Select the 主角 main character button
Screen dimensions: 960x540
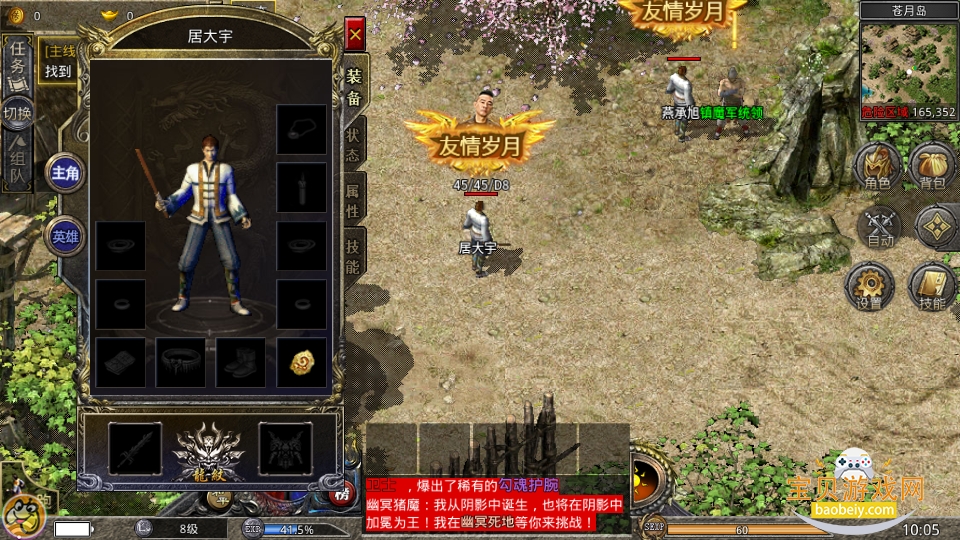pos(66,173)
